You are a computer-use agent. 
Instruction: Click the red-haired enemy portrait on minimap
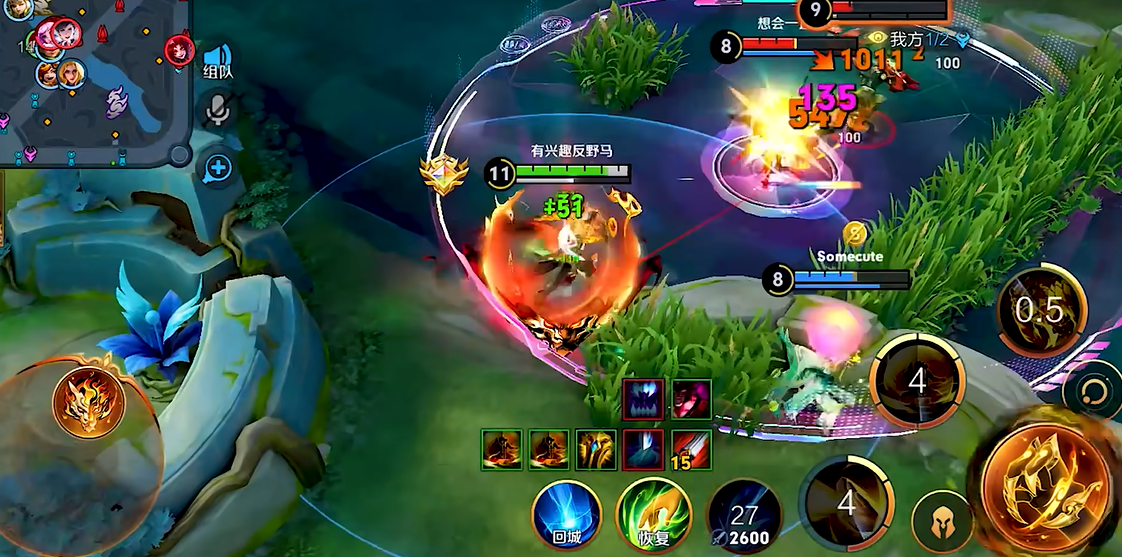coord(179,48)
